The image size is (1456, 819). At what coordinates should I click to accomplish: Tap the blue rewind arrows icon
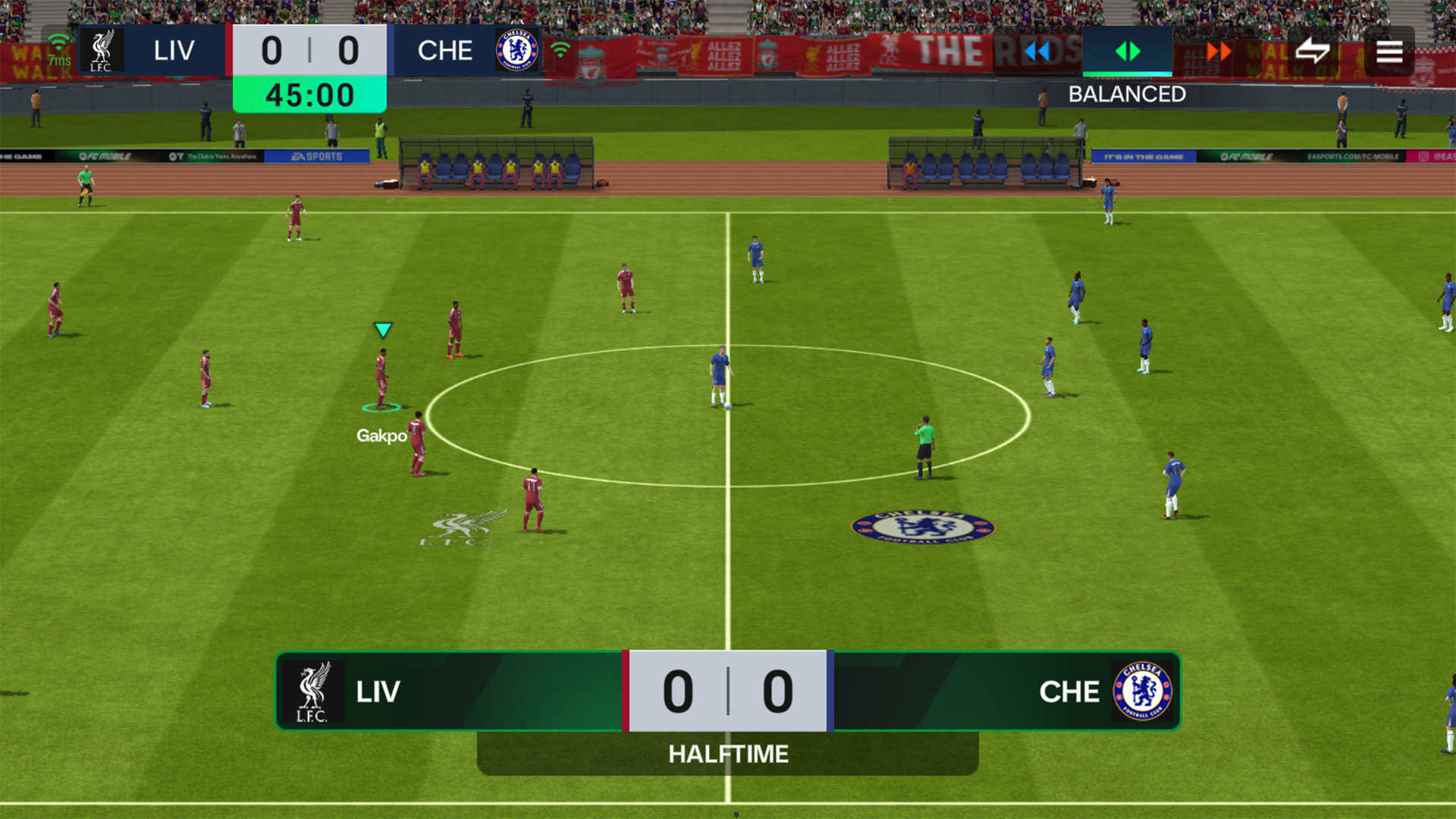click(1038, 51)
